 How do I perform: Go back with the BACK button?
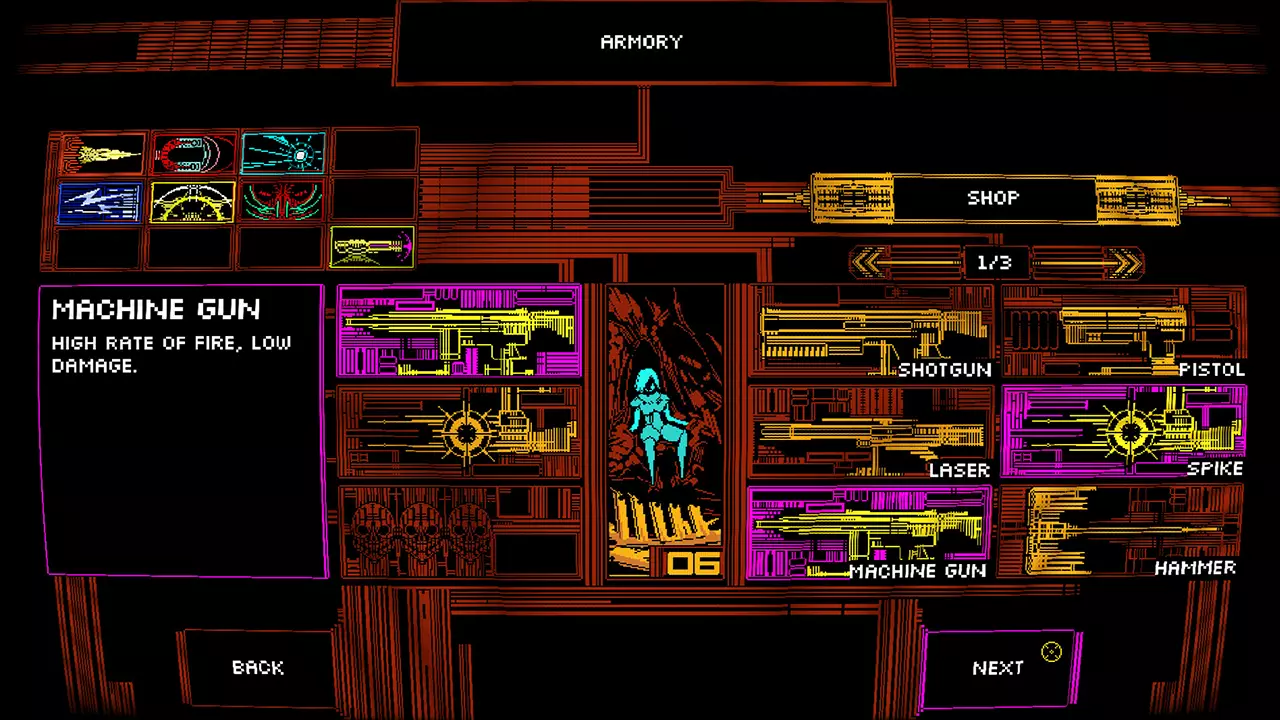(258, 667)
